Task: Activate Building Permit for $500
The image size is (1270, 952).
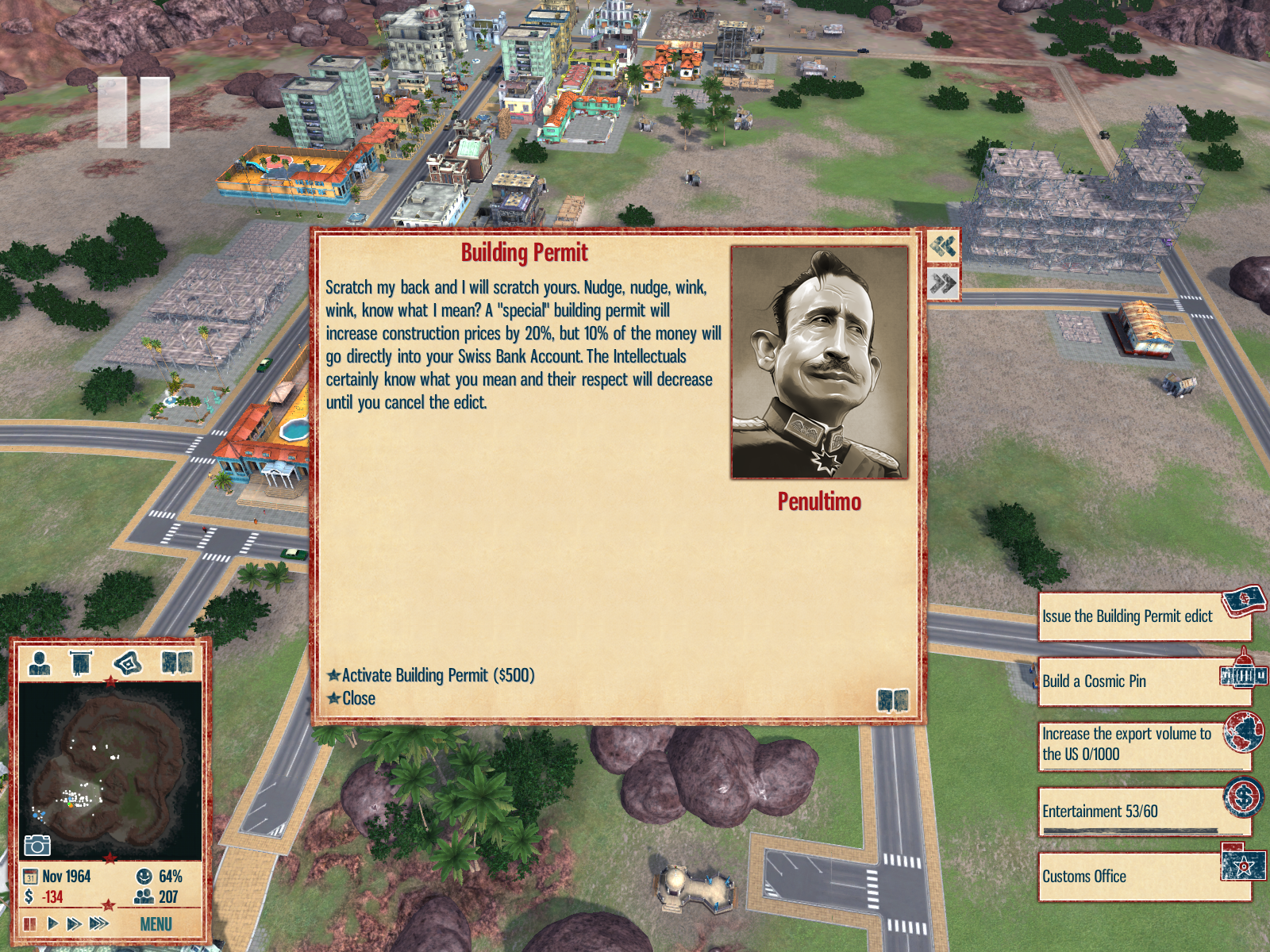Action: (x=437, y=675)
